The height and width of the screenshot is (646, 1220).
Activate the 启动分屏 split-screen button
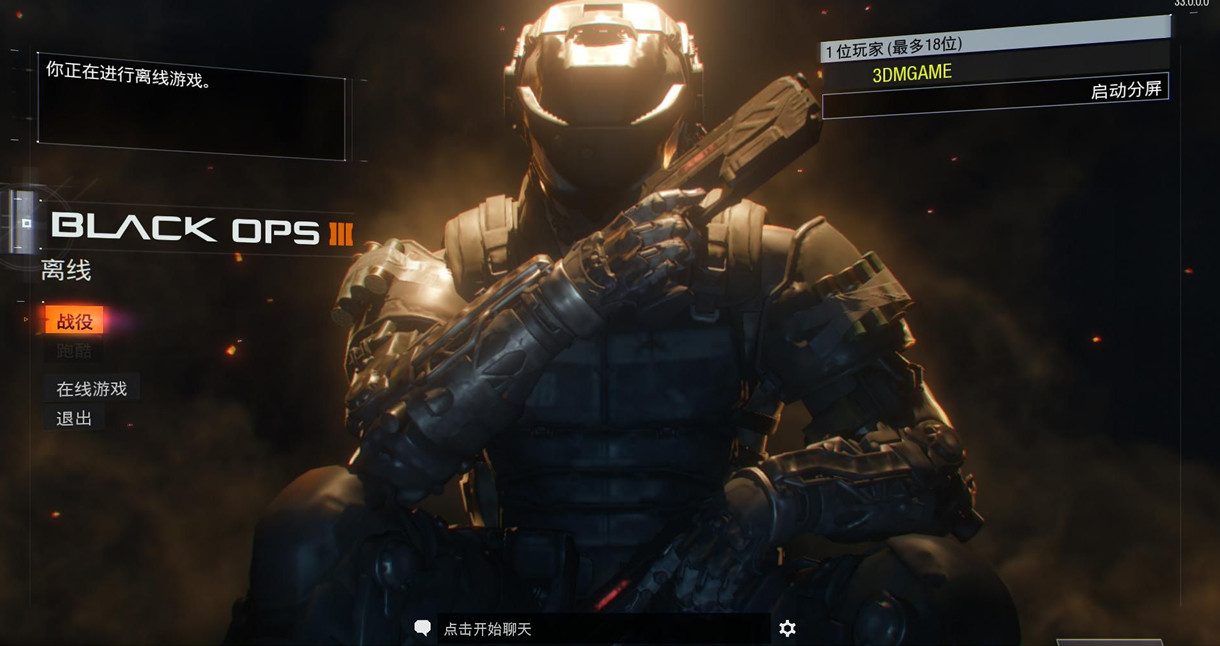(1125, 90)
